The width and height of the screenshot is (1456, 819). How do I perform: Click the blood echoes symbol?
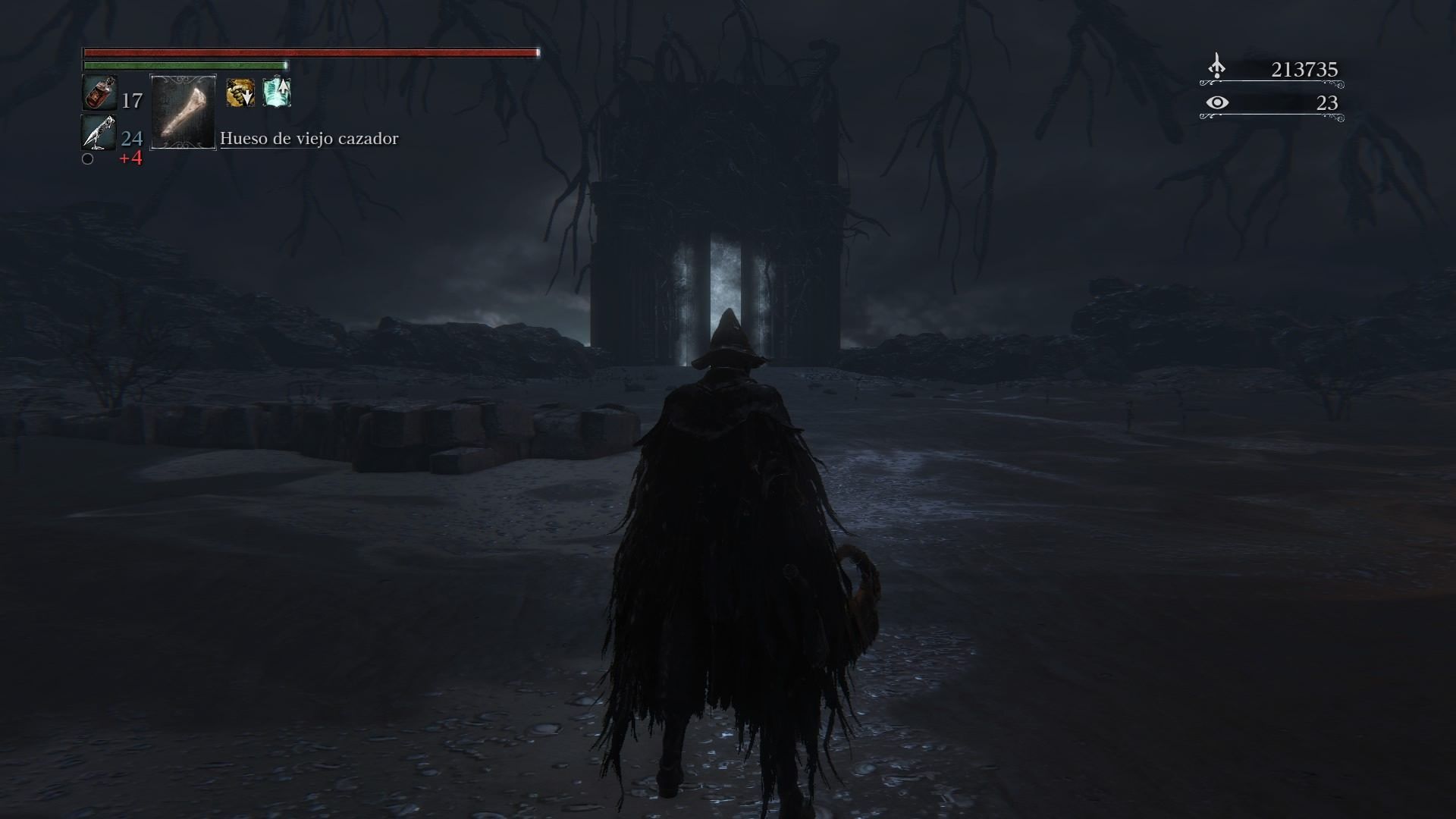point(1216,68)
